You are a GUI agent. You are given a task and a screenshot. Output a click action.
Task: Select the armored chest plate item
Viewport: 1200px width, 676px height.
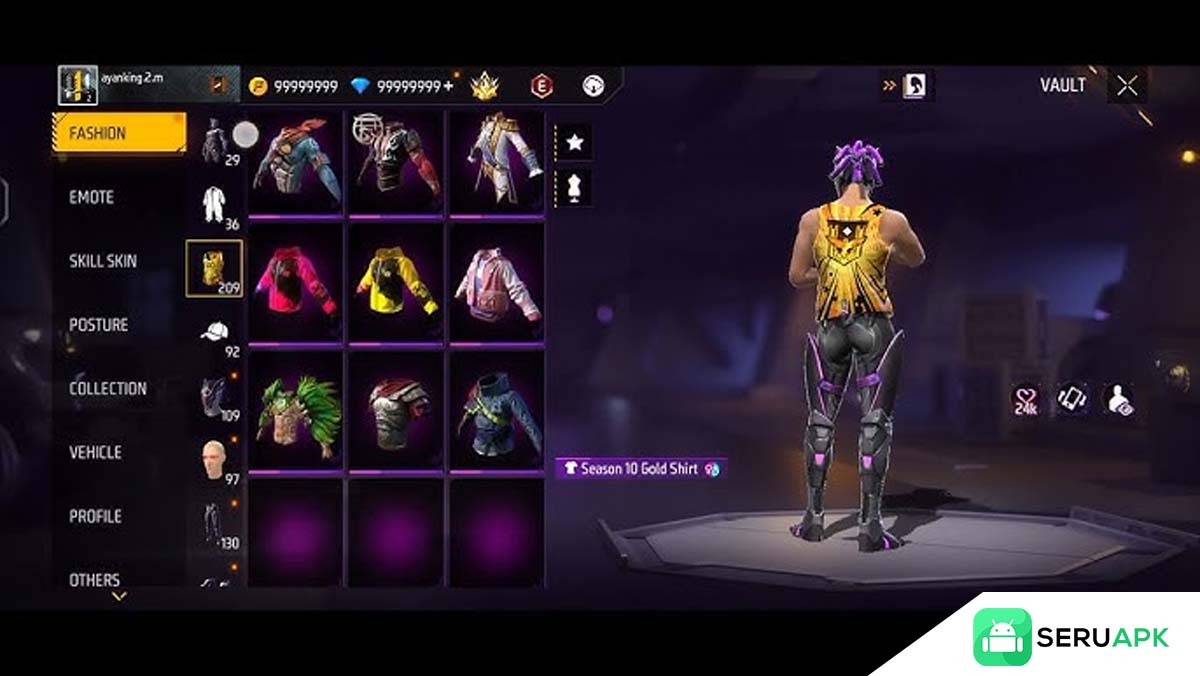[396, 410]
